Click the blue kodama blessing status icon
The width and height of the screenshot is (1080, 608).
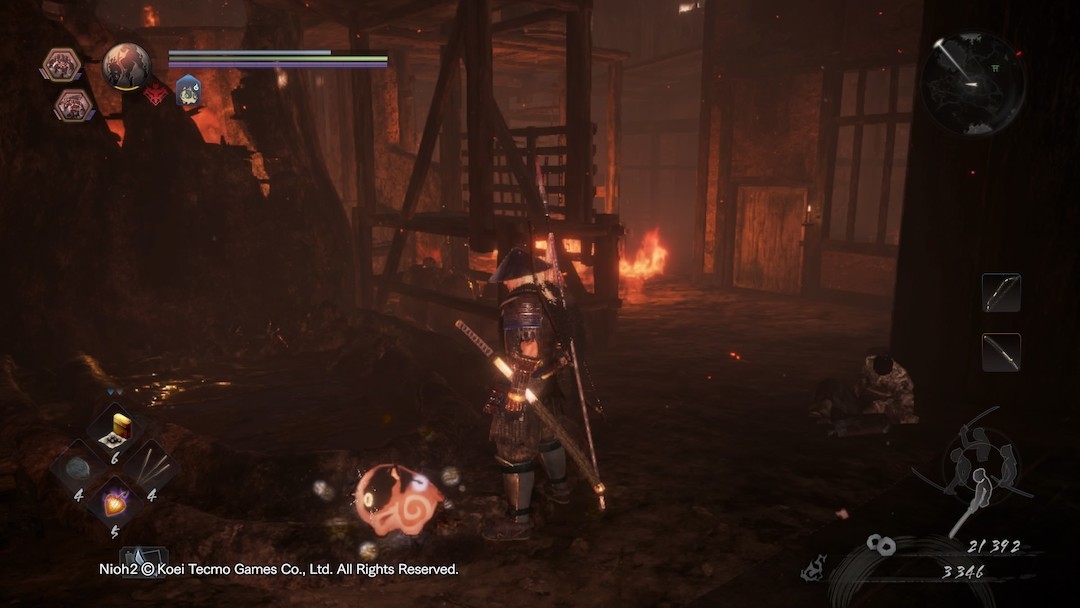click(x=188, y=91)
